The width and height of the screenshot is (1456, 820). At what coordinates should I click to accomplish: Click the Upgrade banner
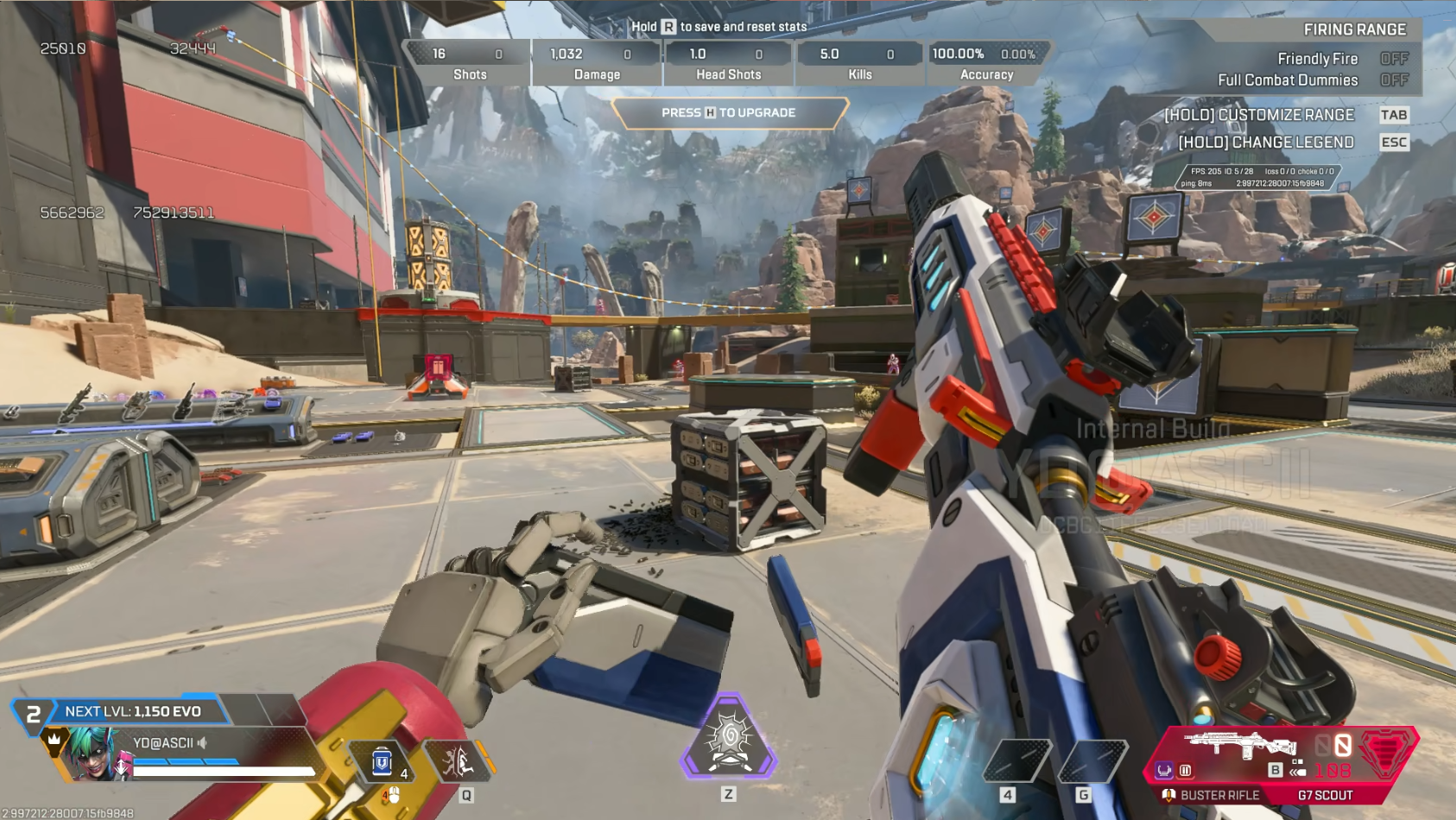[x=729, y=113]
